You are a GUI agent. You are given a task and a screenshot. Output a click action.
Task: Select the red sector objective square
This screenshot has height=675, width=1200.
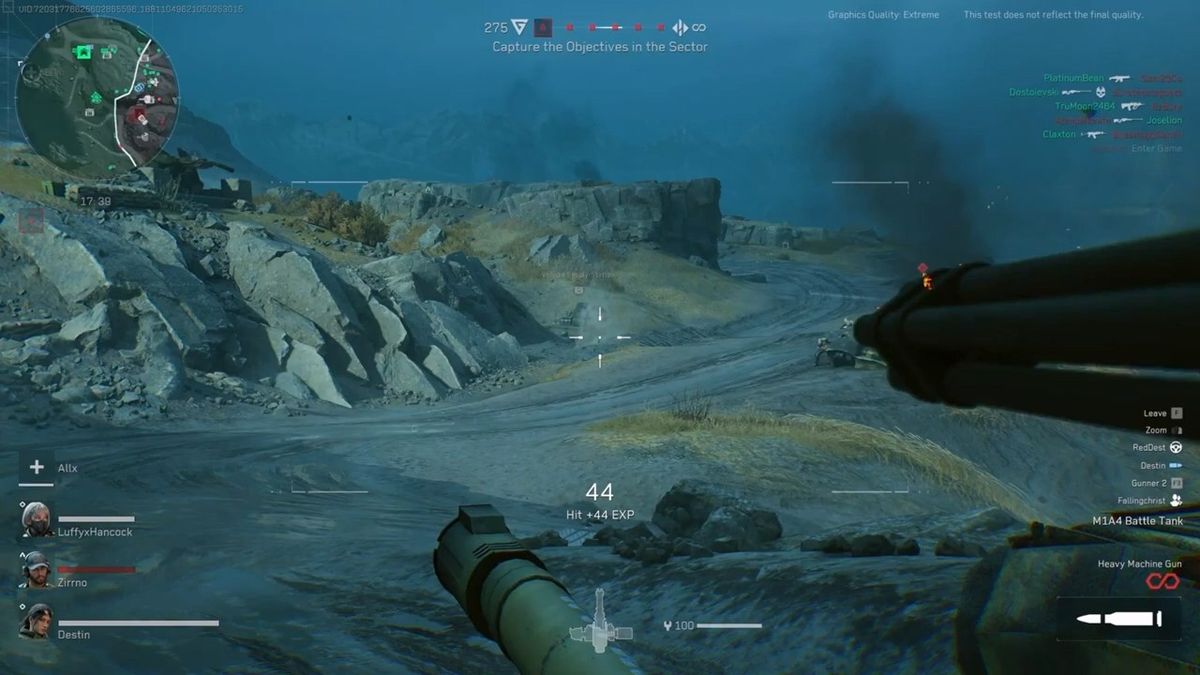(543, 28)
